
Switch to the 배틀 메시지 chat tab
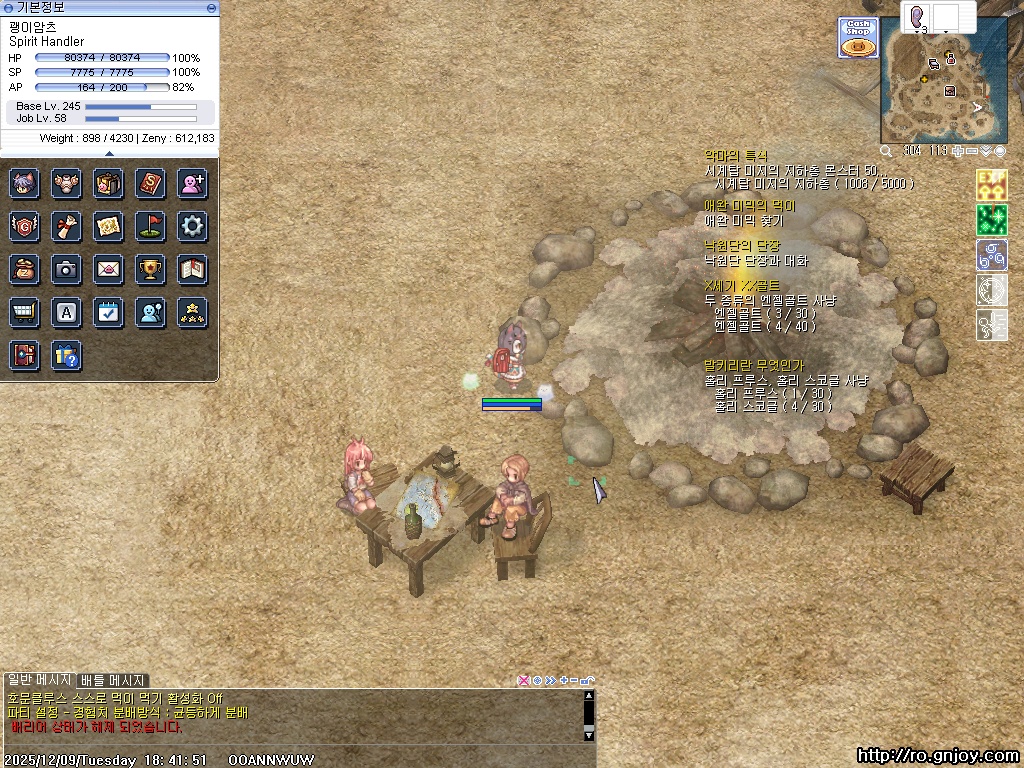click(113, 681)
